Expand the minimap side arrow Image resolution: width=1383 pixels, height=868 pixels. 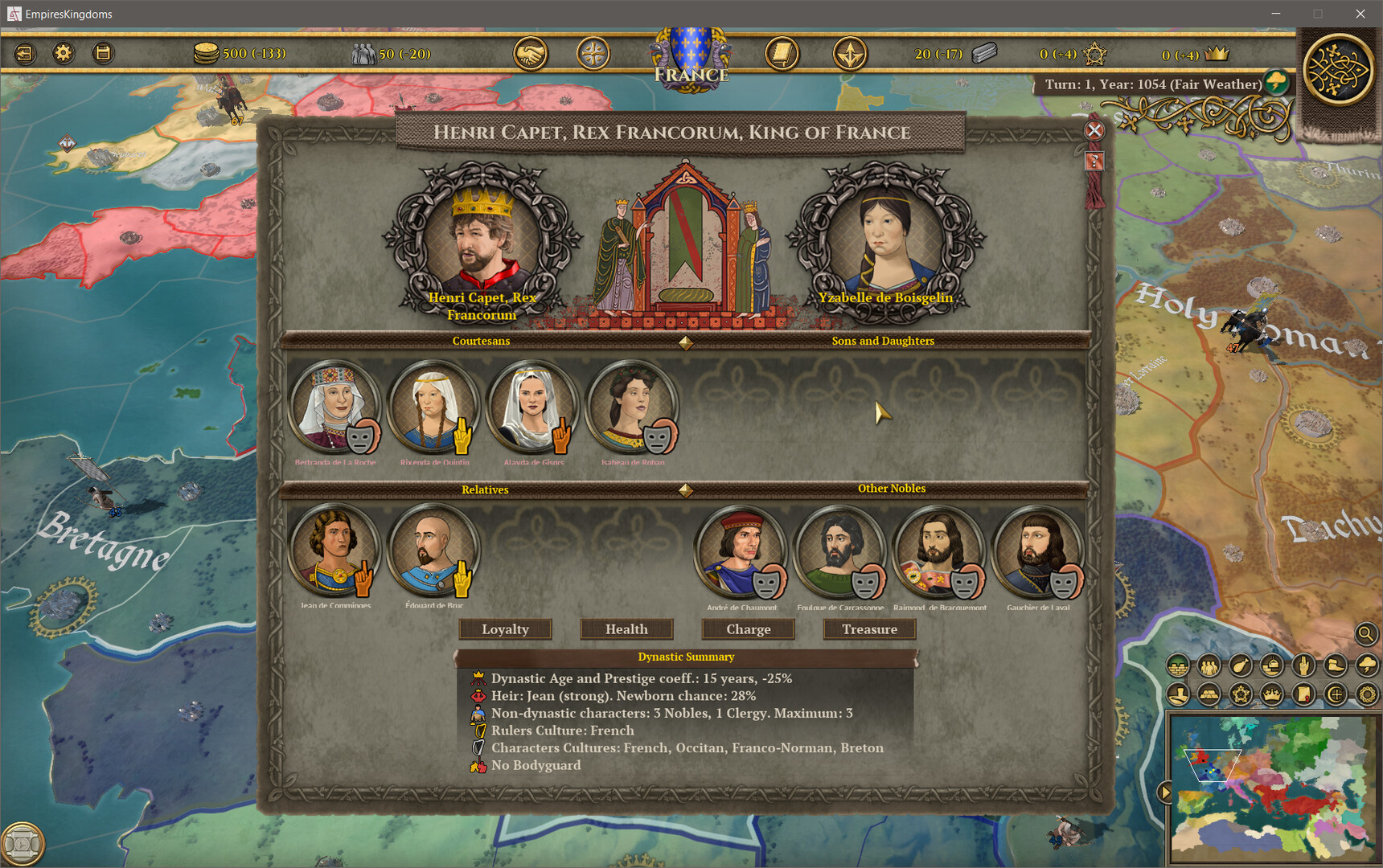(1165, 792)
